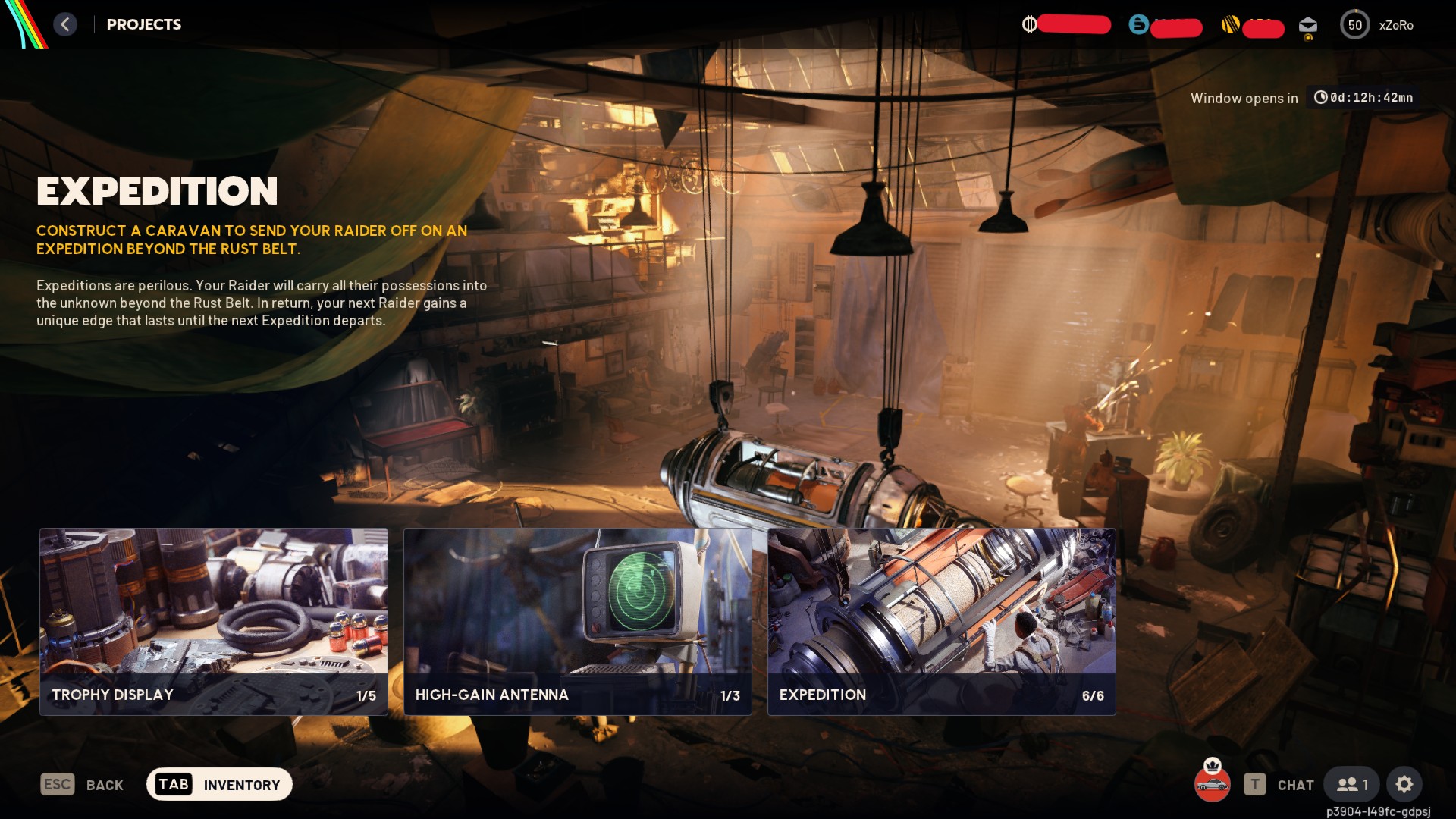The width and height of the screenshot is (1456, 819).
Task: Open the mail inbox icon
Action: [1308, 26]
